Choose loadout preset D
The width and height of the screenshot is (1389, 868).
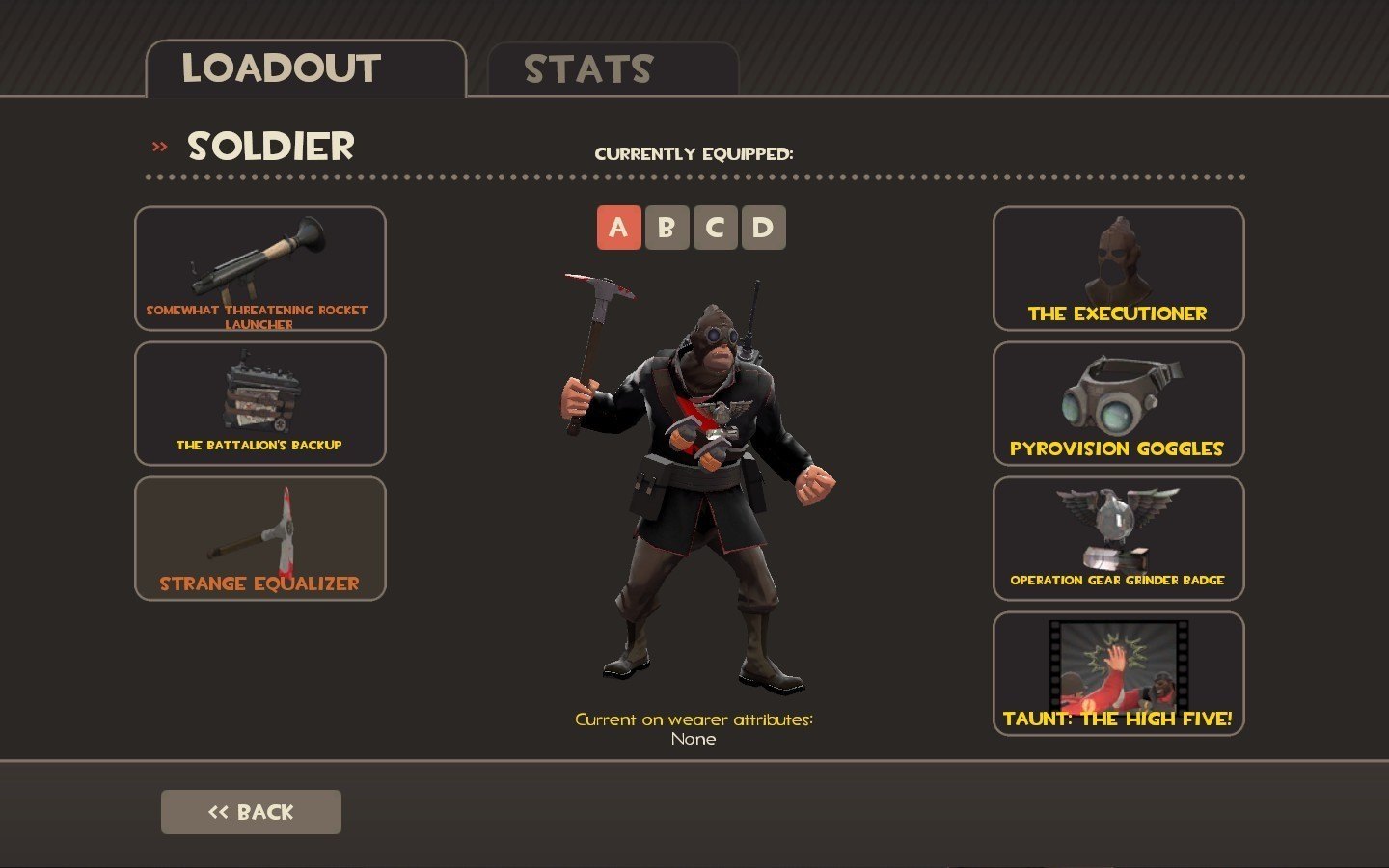pos(763,228)
